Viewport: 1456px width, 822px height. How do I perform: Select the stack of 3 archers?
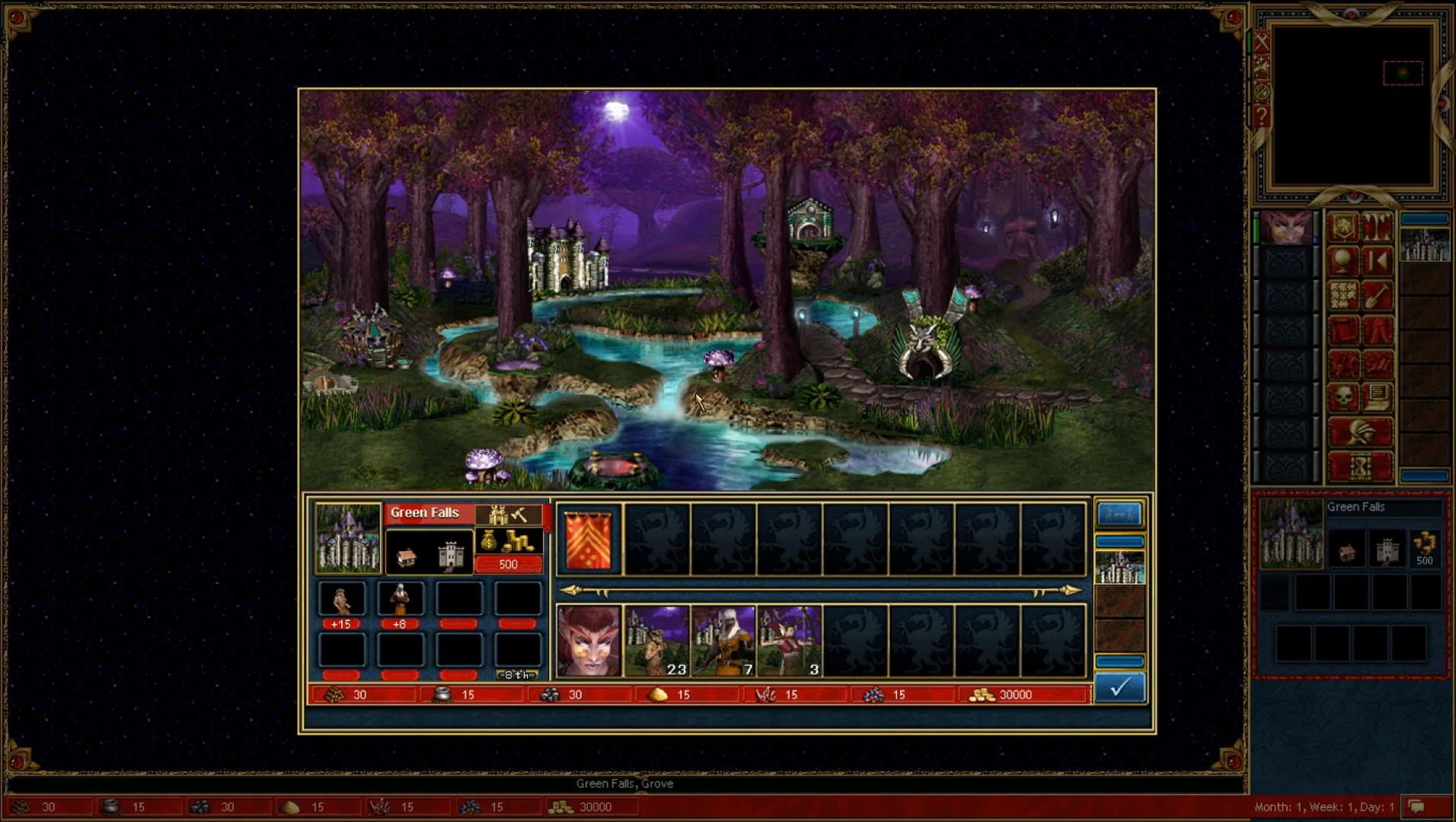click(789, 642)
